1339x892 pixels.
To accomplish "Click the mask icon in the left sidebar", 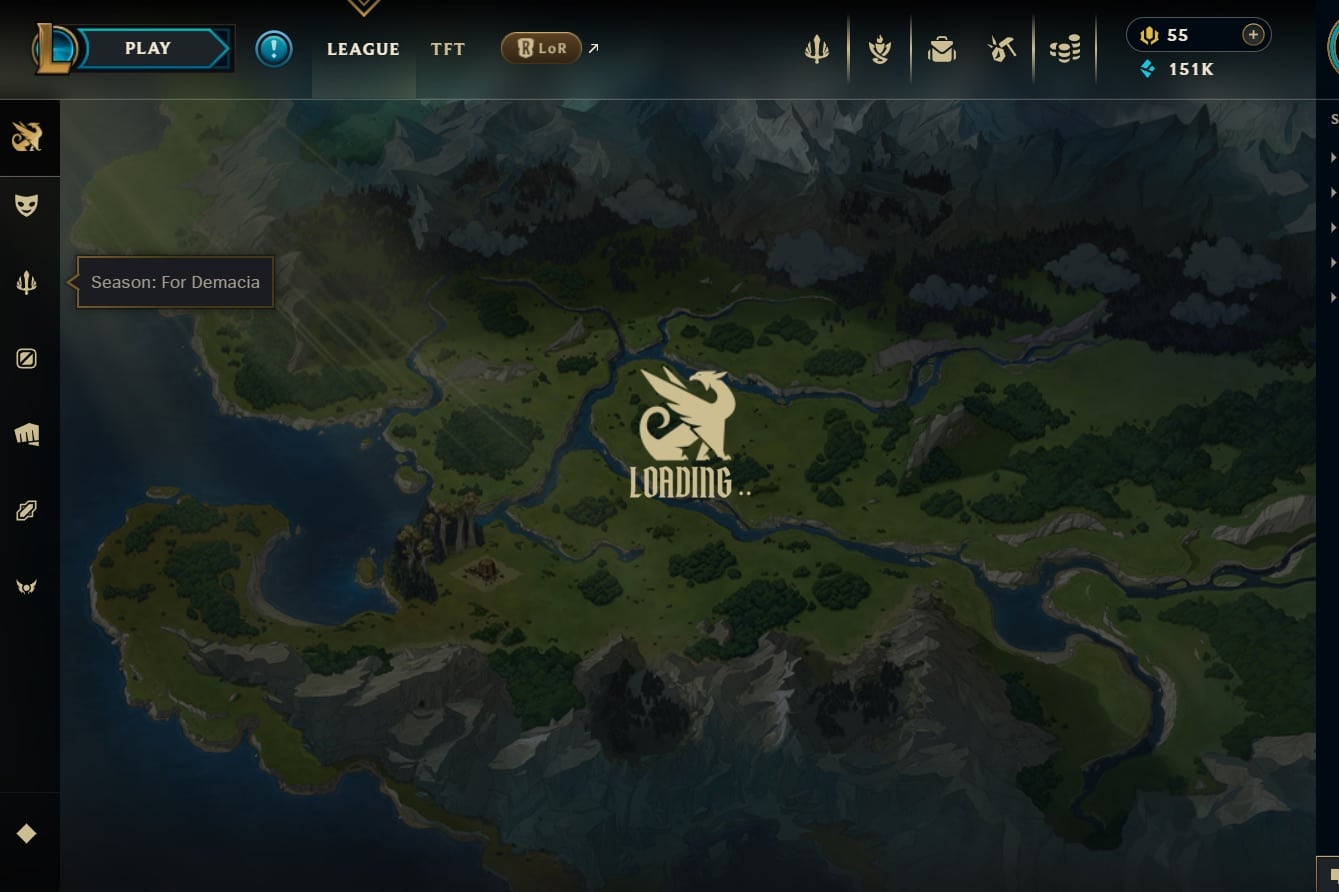I will [x=27, y=204].
